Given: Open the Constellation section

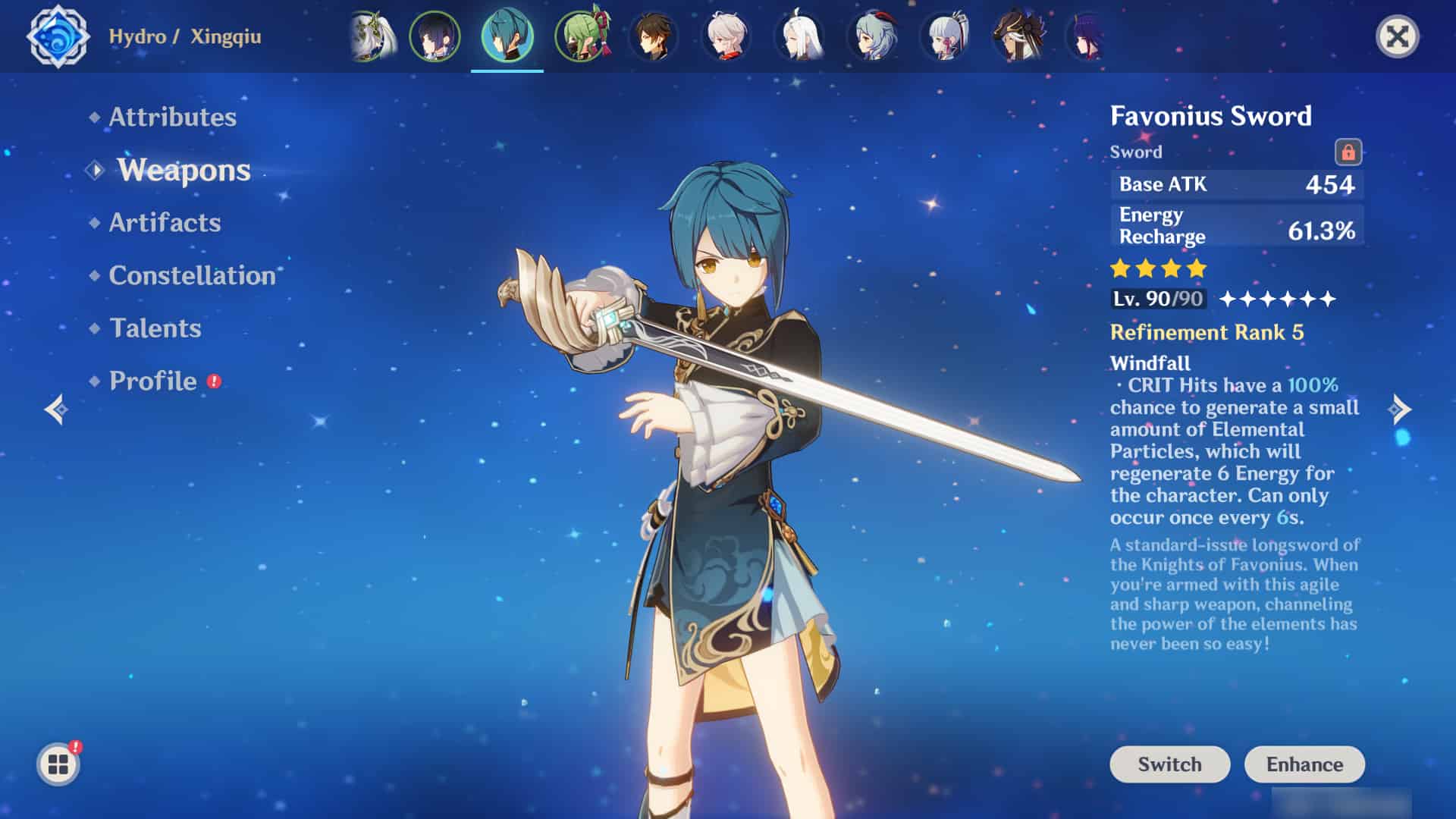Looking at the screenshot, I should [x=191, y=276].
